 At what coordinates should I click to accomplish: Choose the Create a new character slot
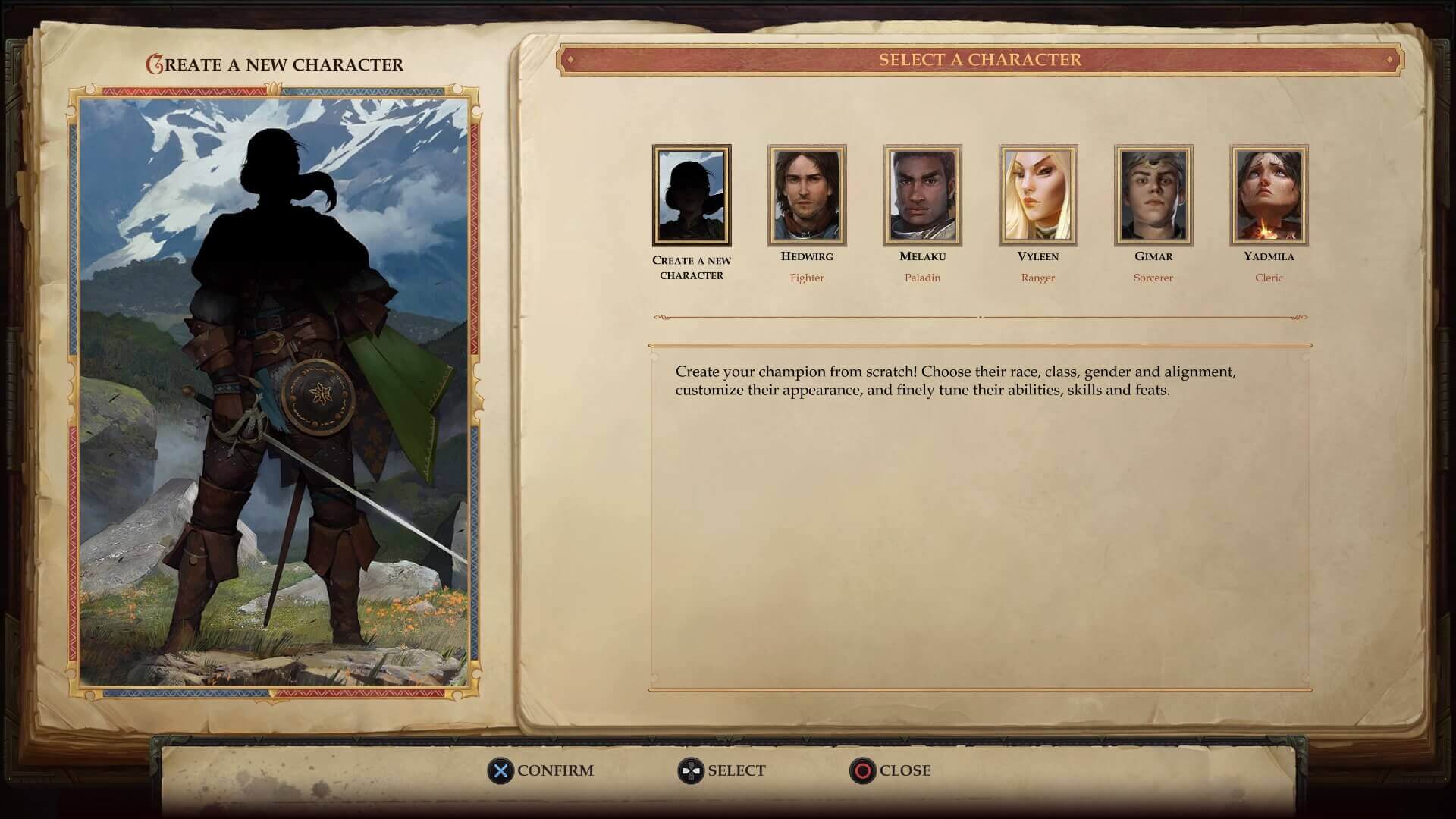pyautogui.click(x=692, y=196)
